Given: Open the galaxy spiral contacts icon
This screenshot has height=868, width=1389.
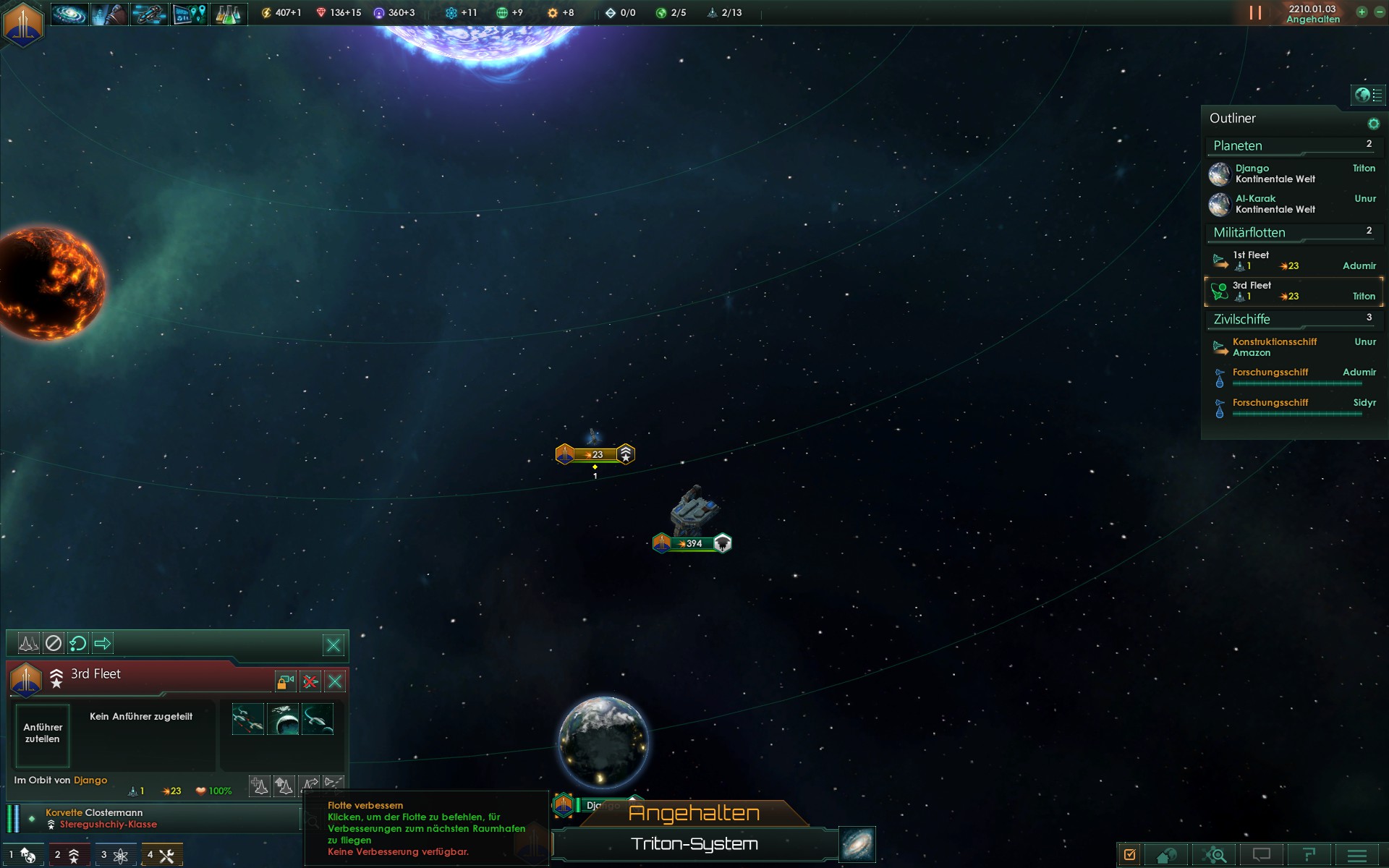Looking at the screenshot, I should click(x=69, y=13).
